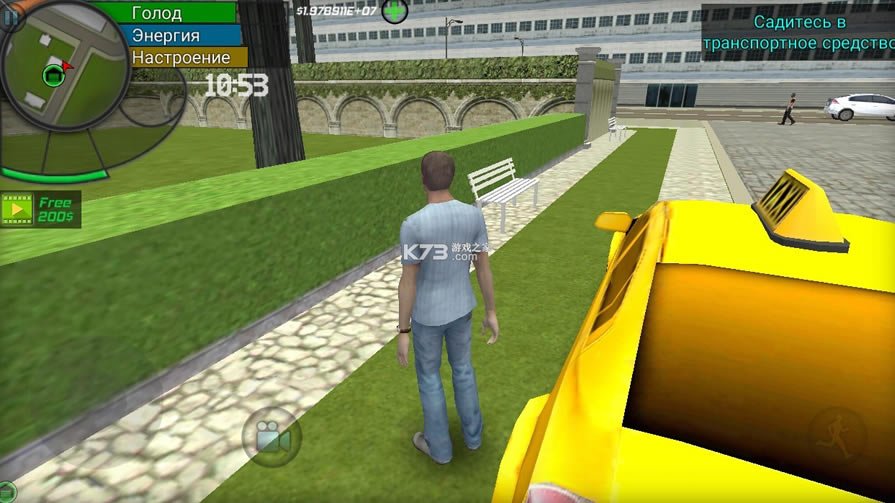The image size is (895, 503).
Task: Pause the game with the pause button
Action: point(10,16)
